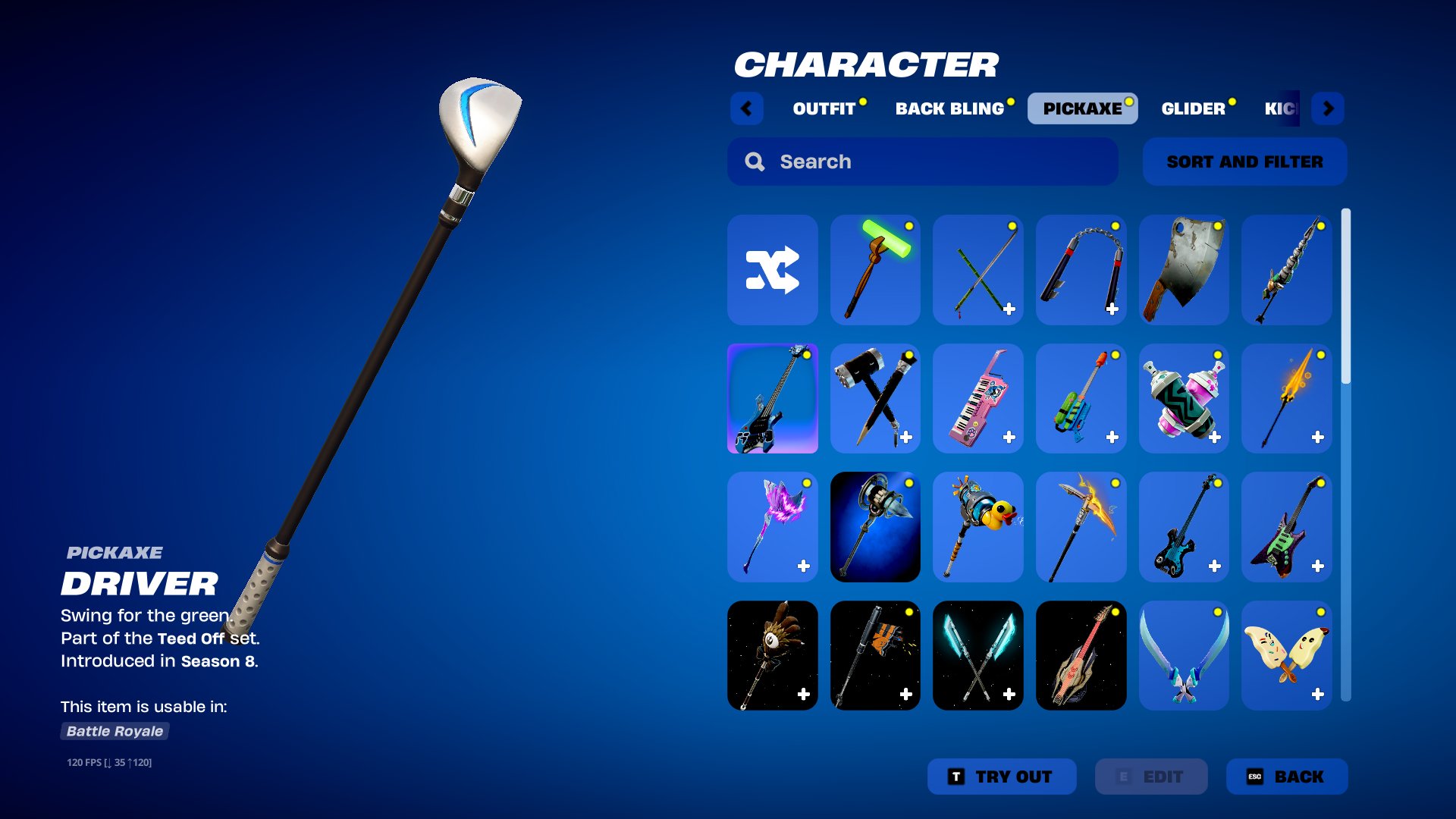Select the crossed glowing cyan swords pickaxe
This screenshot has width=1456, height=819.
[977, 656]
